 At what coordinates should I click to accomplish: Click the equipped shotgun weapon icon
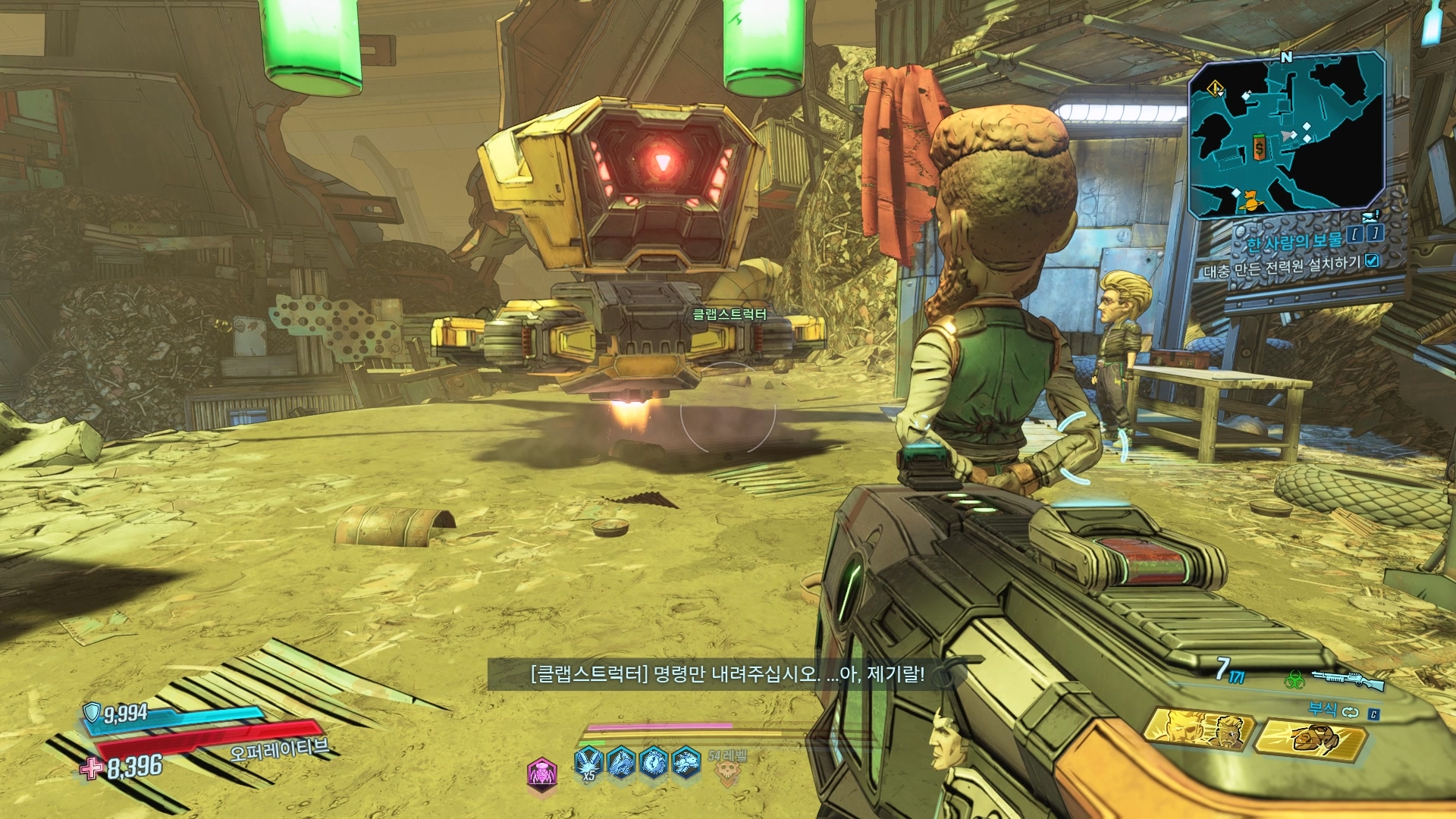(x=1348, y=680)
